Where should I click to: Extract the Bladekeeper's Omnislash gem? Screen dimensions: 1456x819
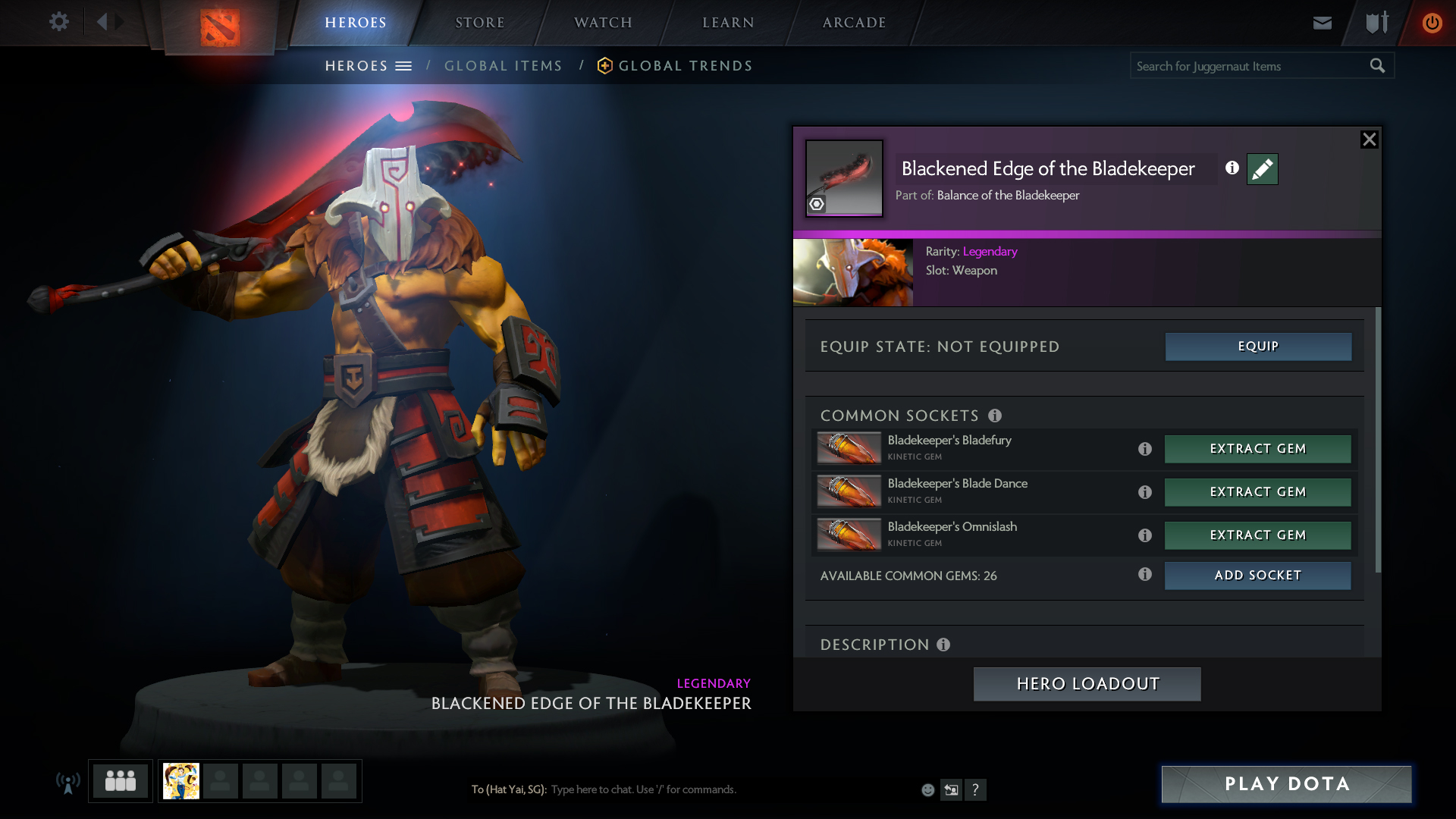click(1257, 535)
